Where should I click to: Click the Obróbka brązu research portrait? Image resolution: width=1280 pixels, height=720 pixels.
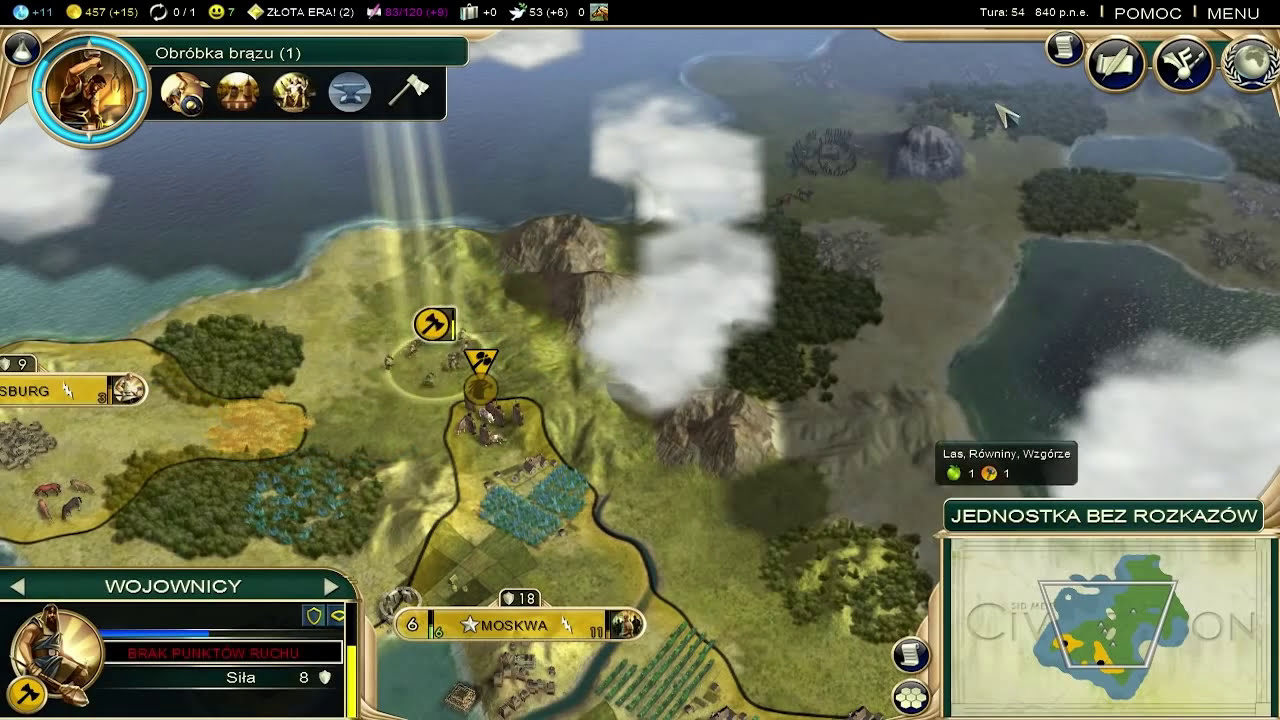coord(89,90)
